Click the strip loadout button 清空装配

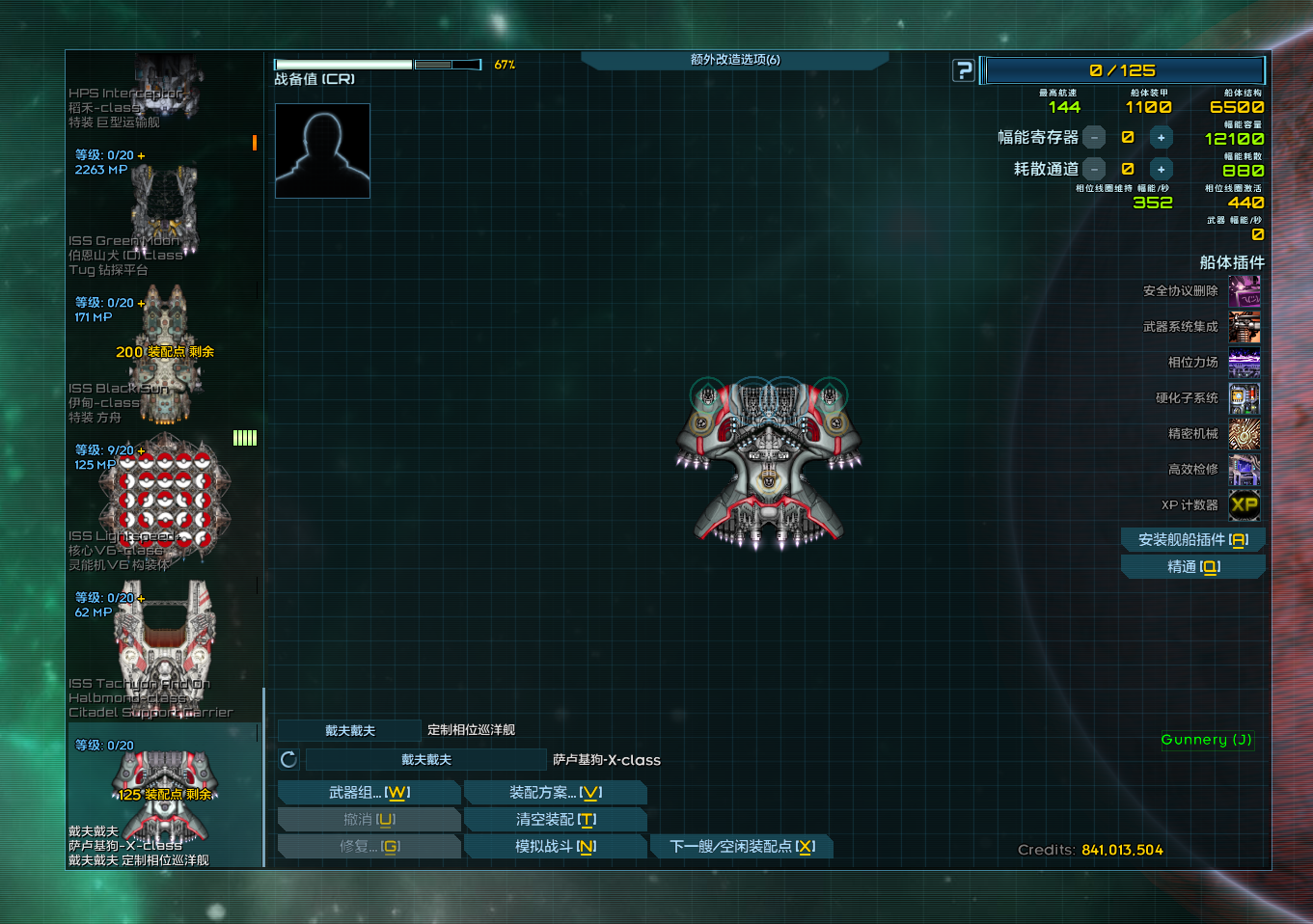click(555, 820)
